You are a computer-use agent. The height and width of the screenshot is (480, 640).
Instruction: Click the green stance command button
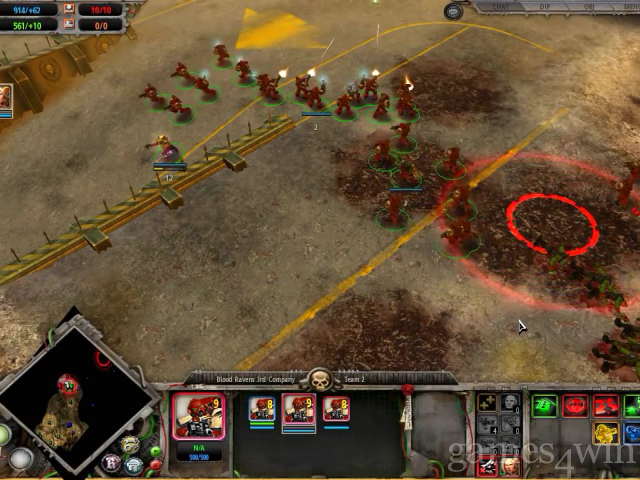coord(545,406)
